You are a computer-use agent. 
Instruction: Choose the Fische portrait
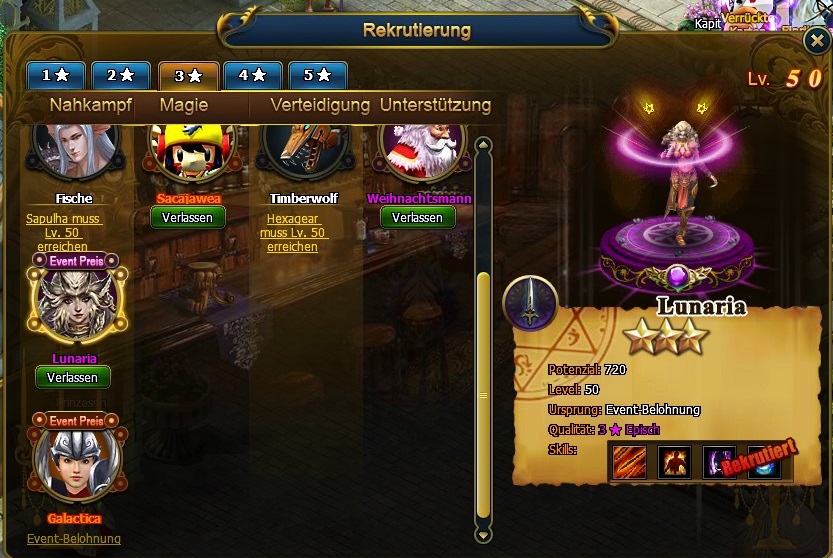click(x=73, y=148)
